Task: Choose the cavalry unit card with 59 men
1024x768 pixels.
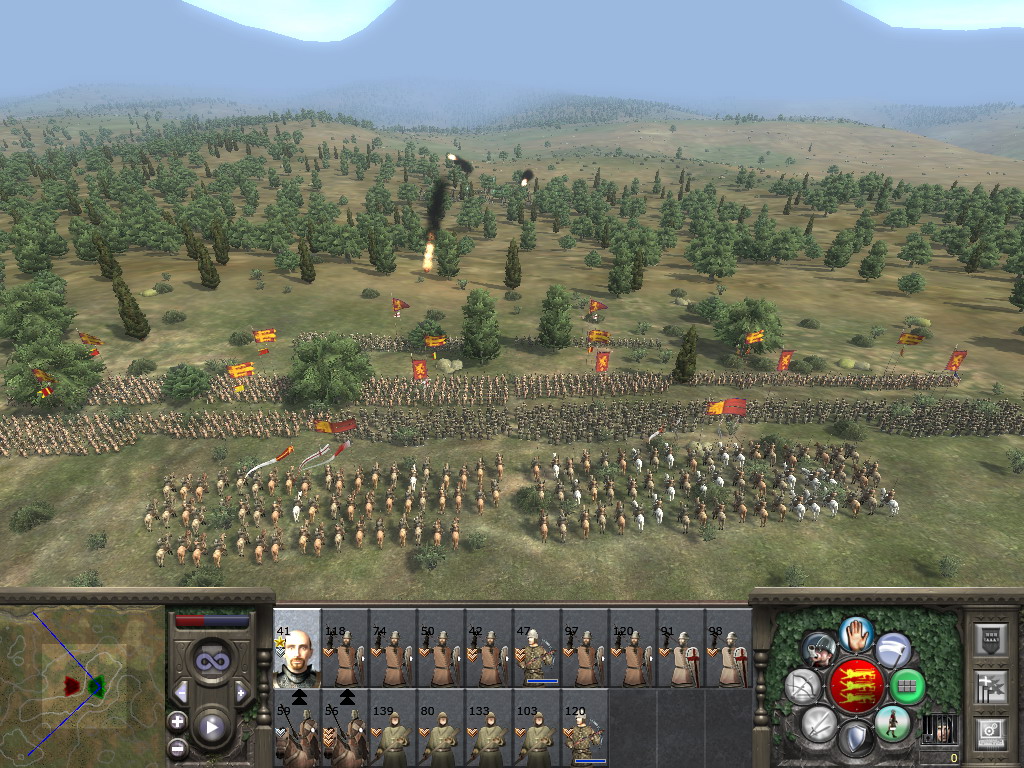Action: pyautogui.click(x=296, y=727)
